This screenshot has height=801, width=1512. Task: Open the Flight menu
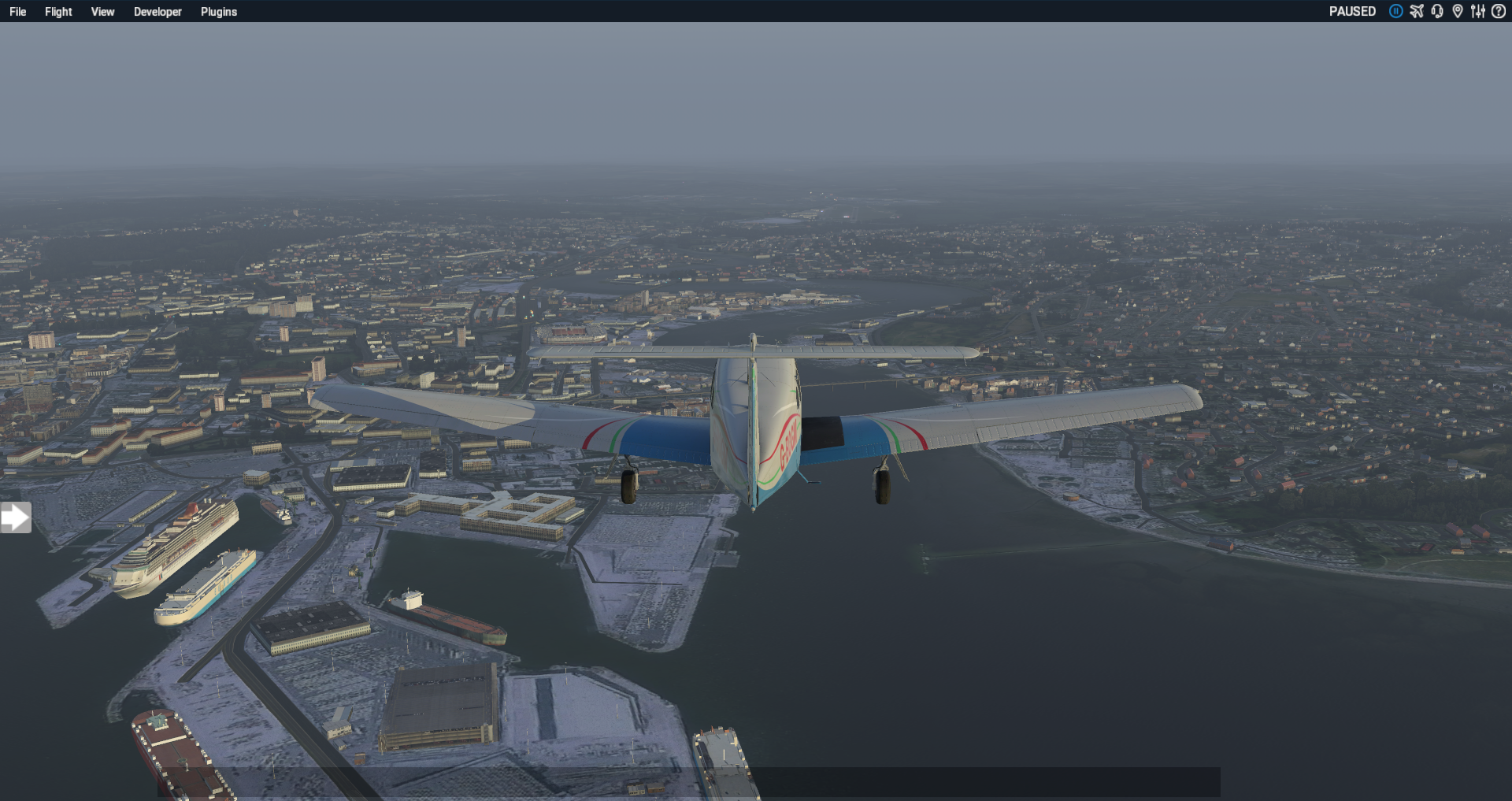click(58, 12)
